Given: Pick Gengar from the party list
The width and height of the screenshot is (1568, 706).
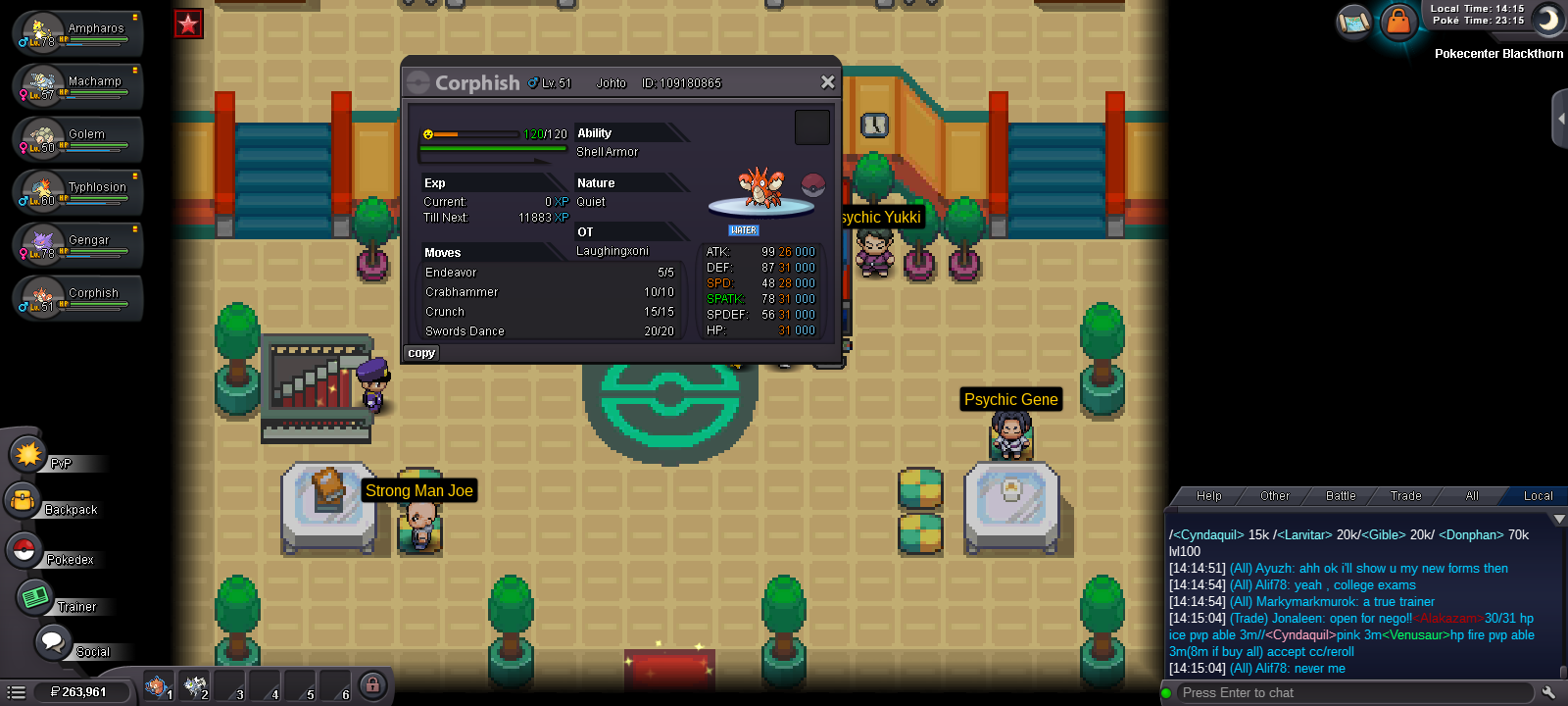Looking at the screenshot, I should [78, 244].
